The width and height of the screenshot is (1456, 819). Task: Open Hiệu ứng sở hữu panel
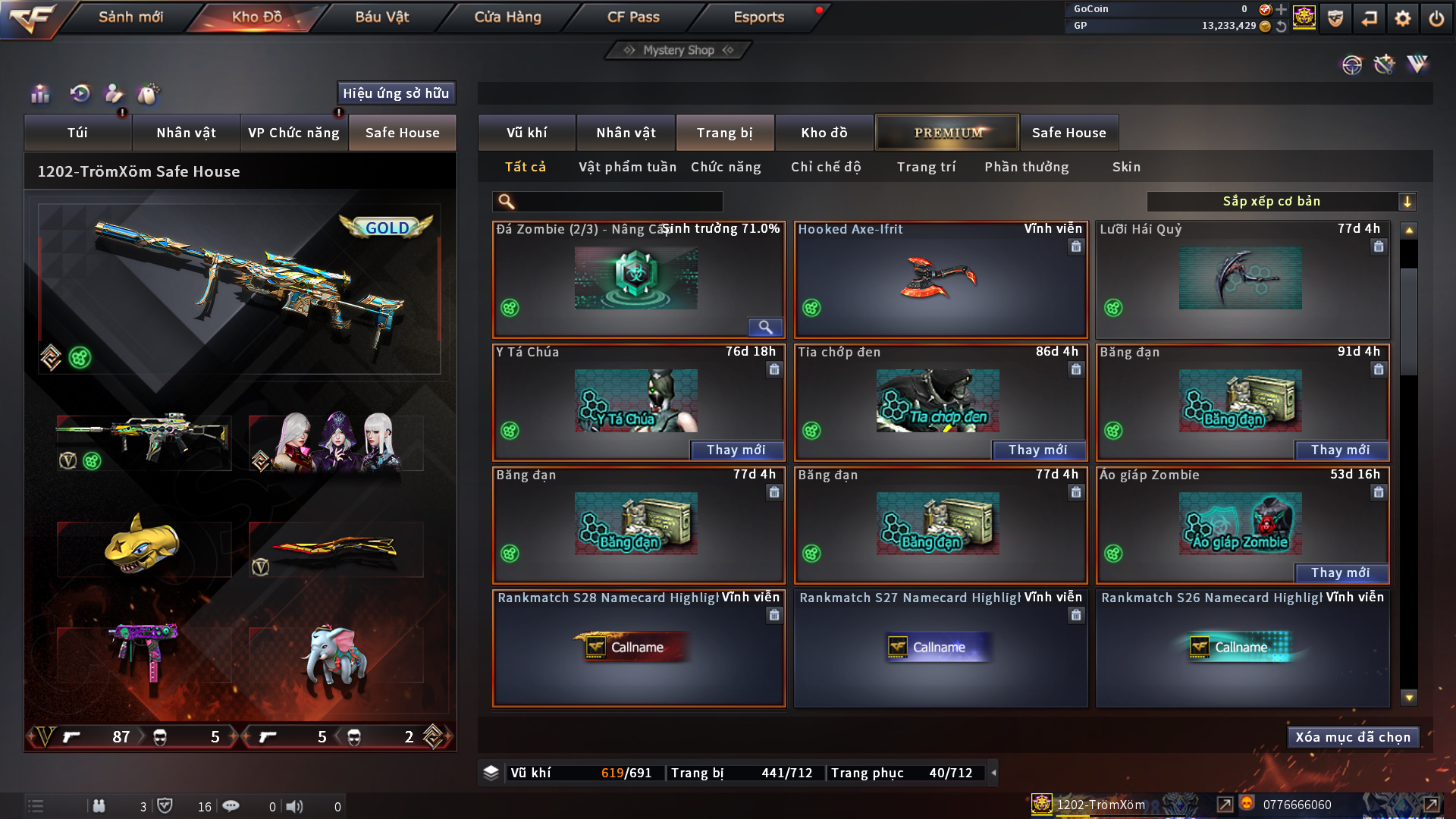[396, 93]
